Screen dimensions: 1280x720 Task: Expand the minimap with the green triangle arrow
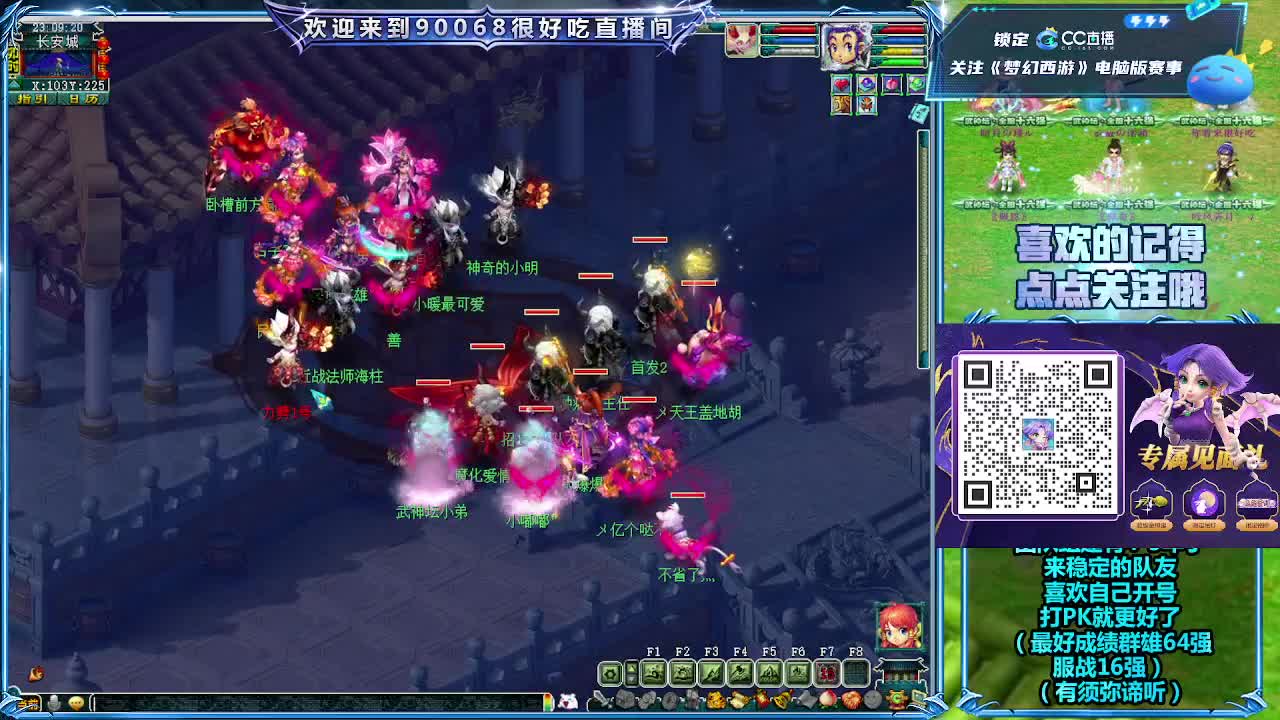coord(13,84)
